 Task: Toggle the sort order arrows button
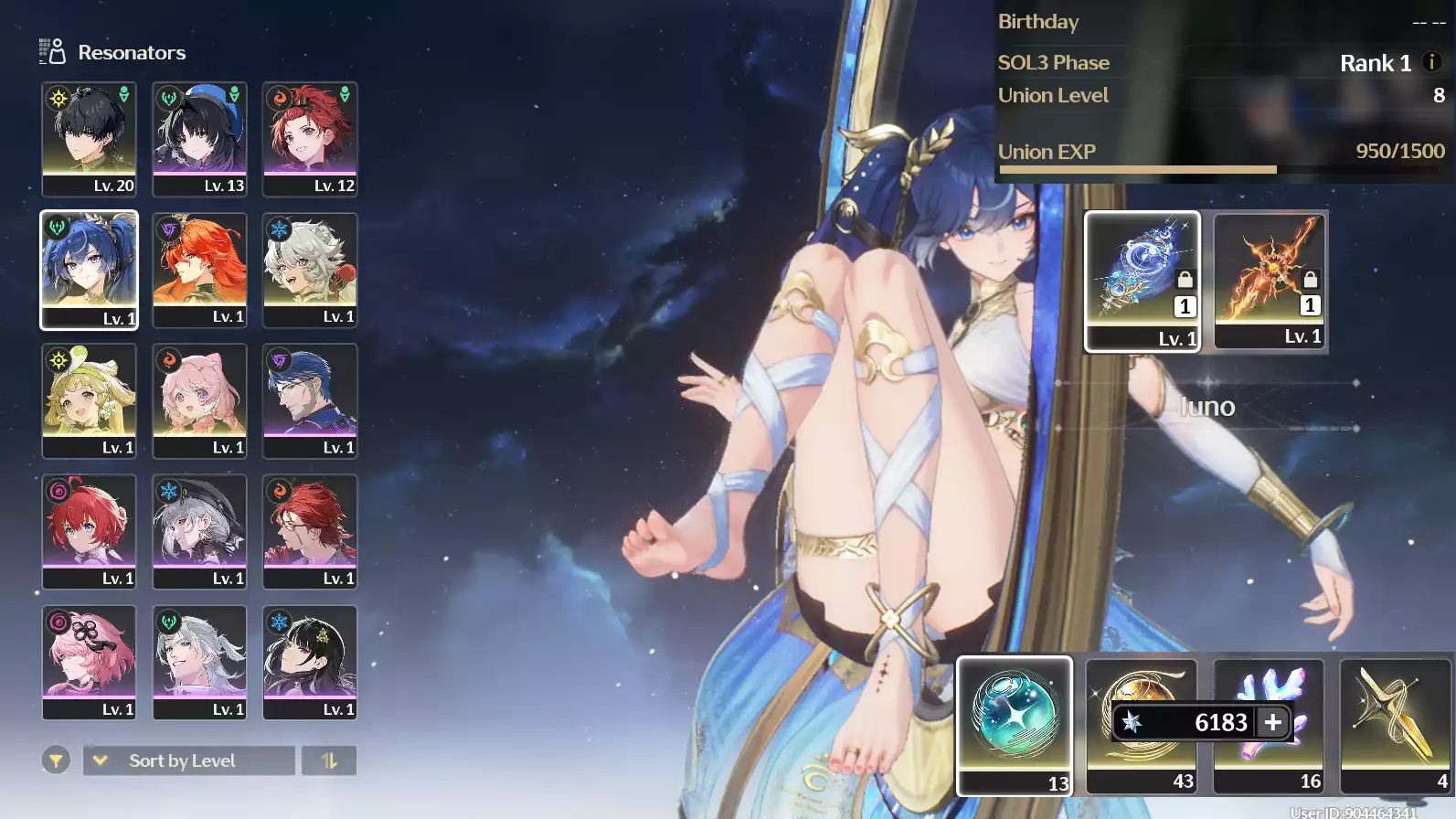(x=329, y=760)
